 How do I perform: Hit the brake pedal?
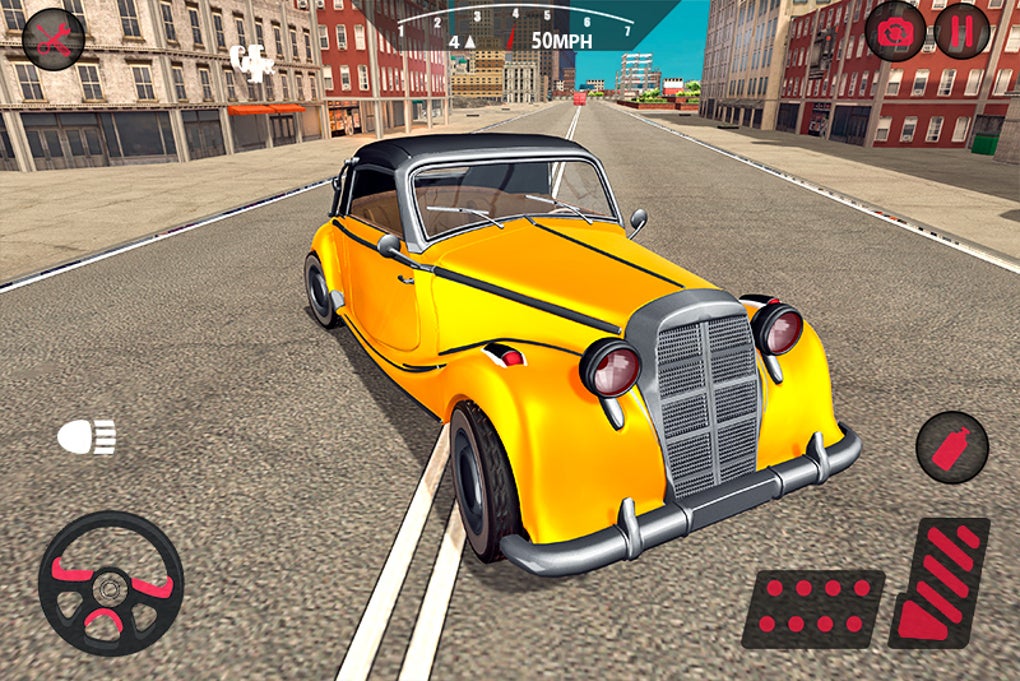tap(813, 607)
